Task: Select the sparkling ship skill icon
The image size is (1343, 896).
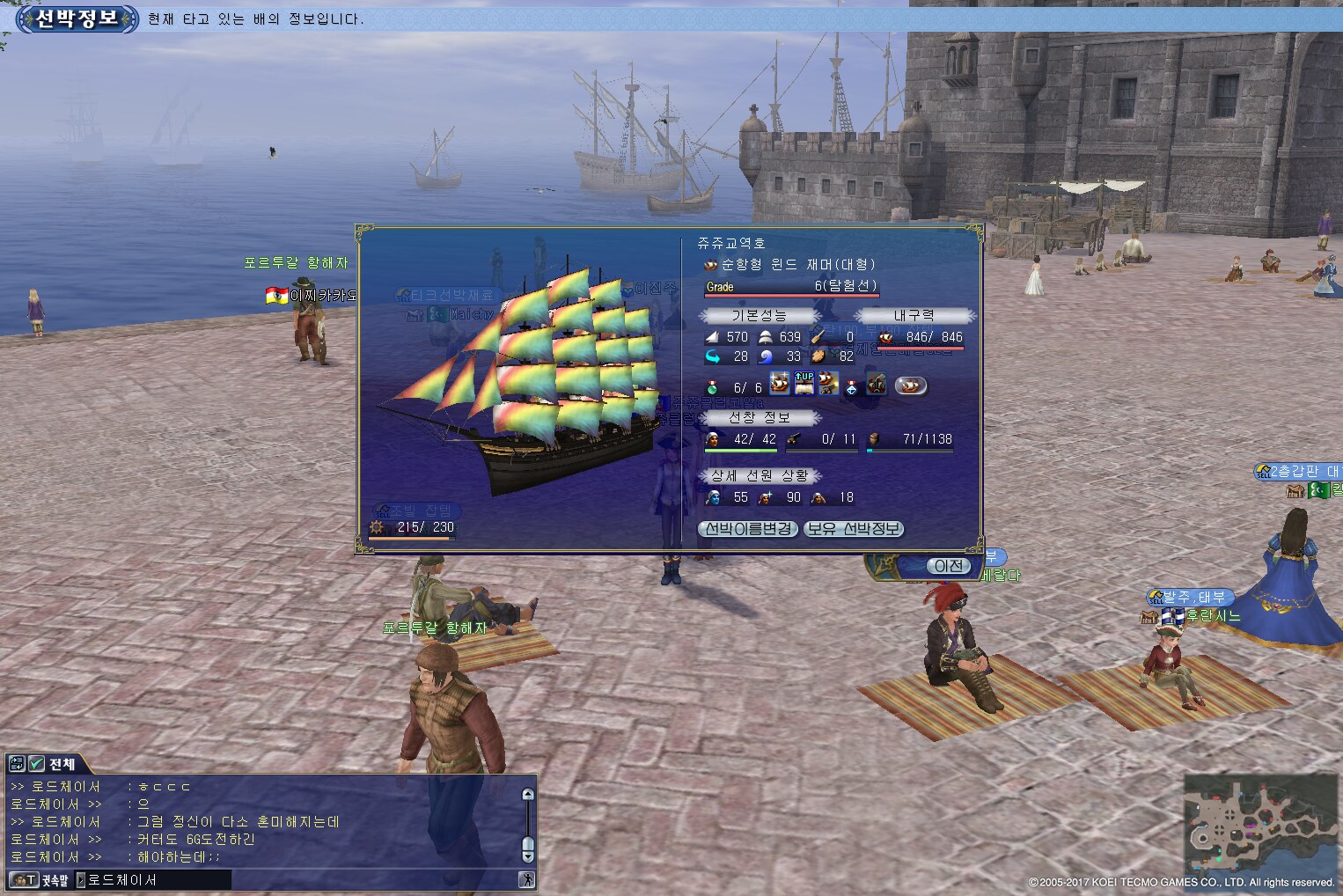Action: tap(780, 384)
